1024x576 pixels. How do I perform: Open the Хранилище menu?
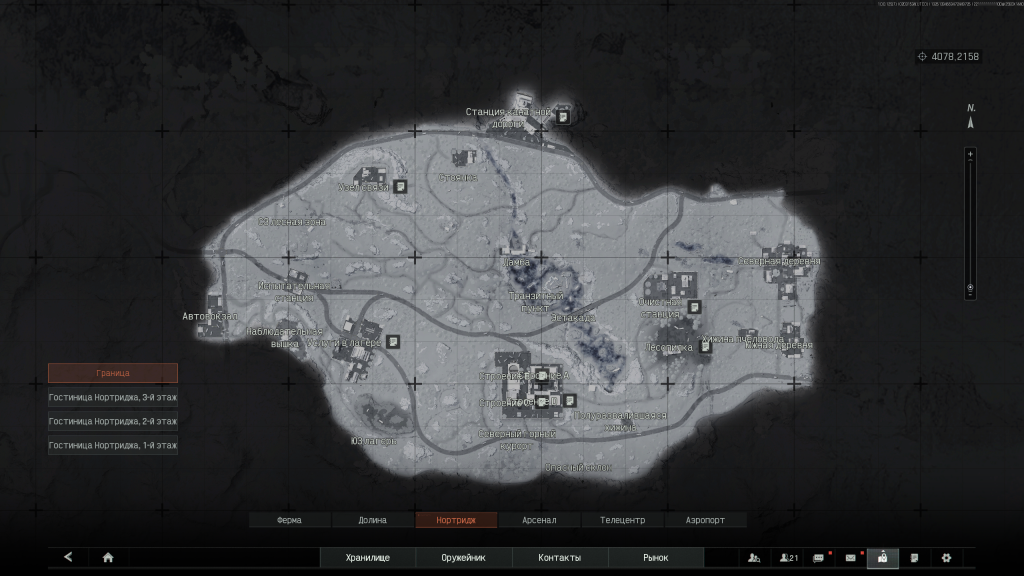tap(367, 558)
